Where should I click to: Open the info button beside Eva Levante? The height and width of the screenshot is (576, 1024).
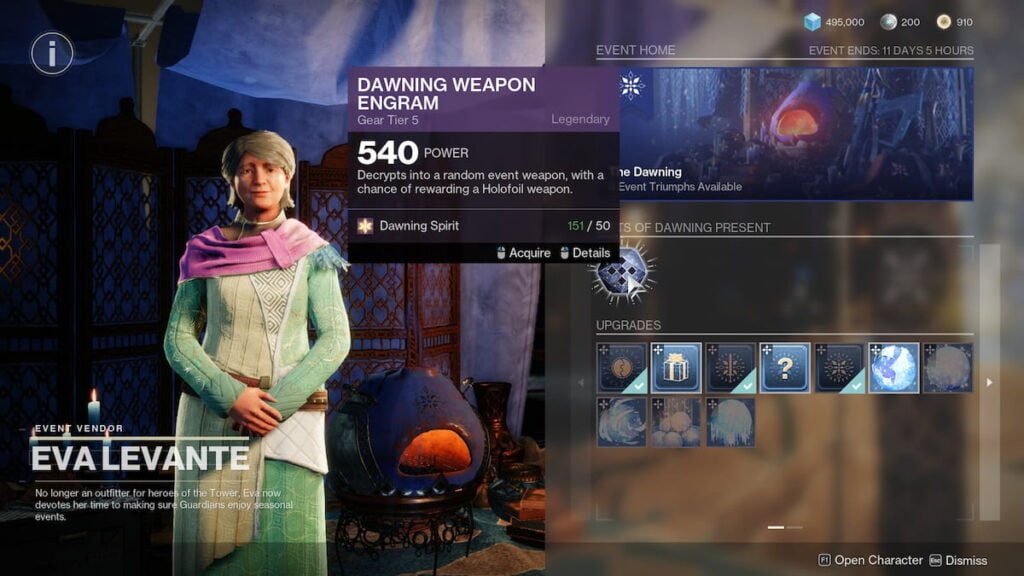pos(52,53)
